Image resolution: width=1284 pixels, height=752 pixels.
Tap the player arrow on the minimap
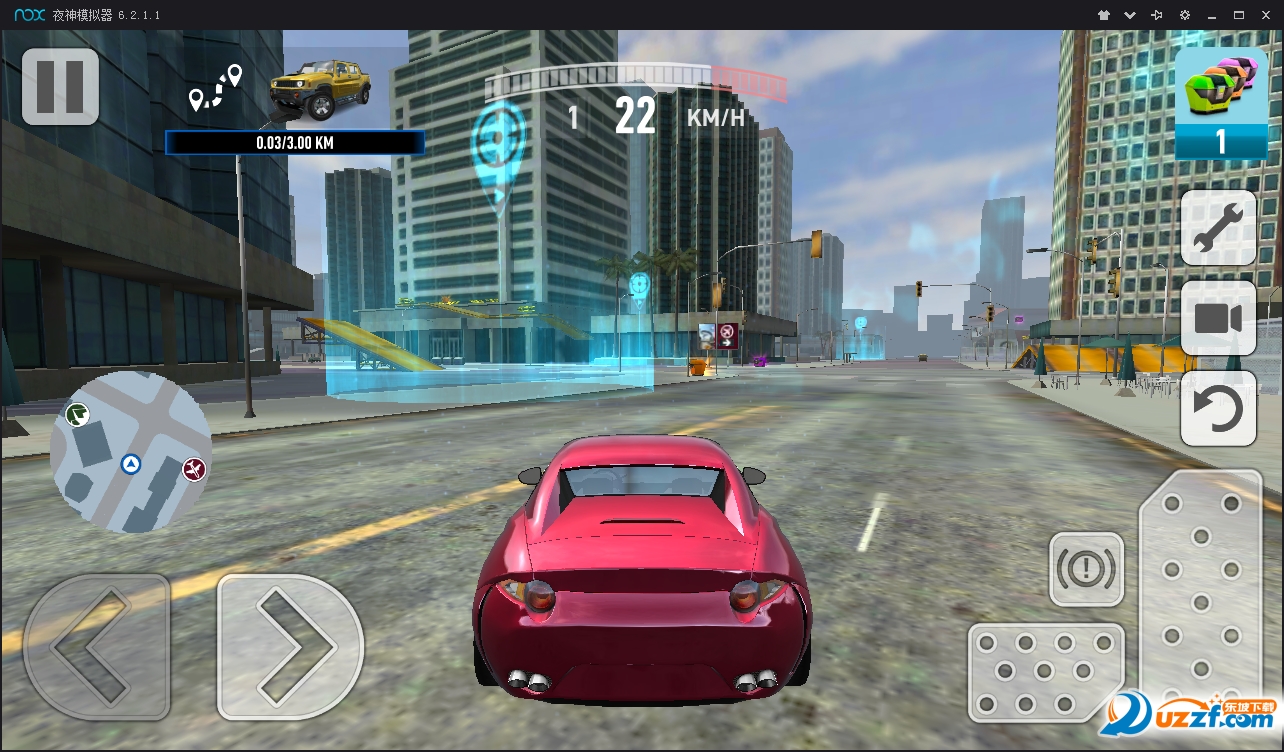point(130,464)
